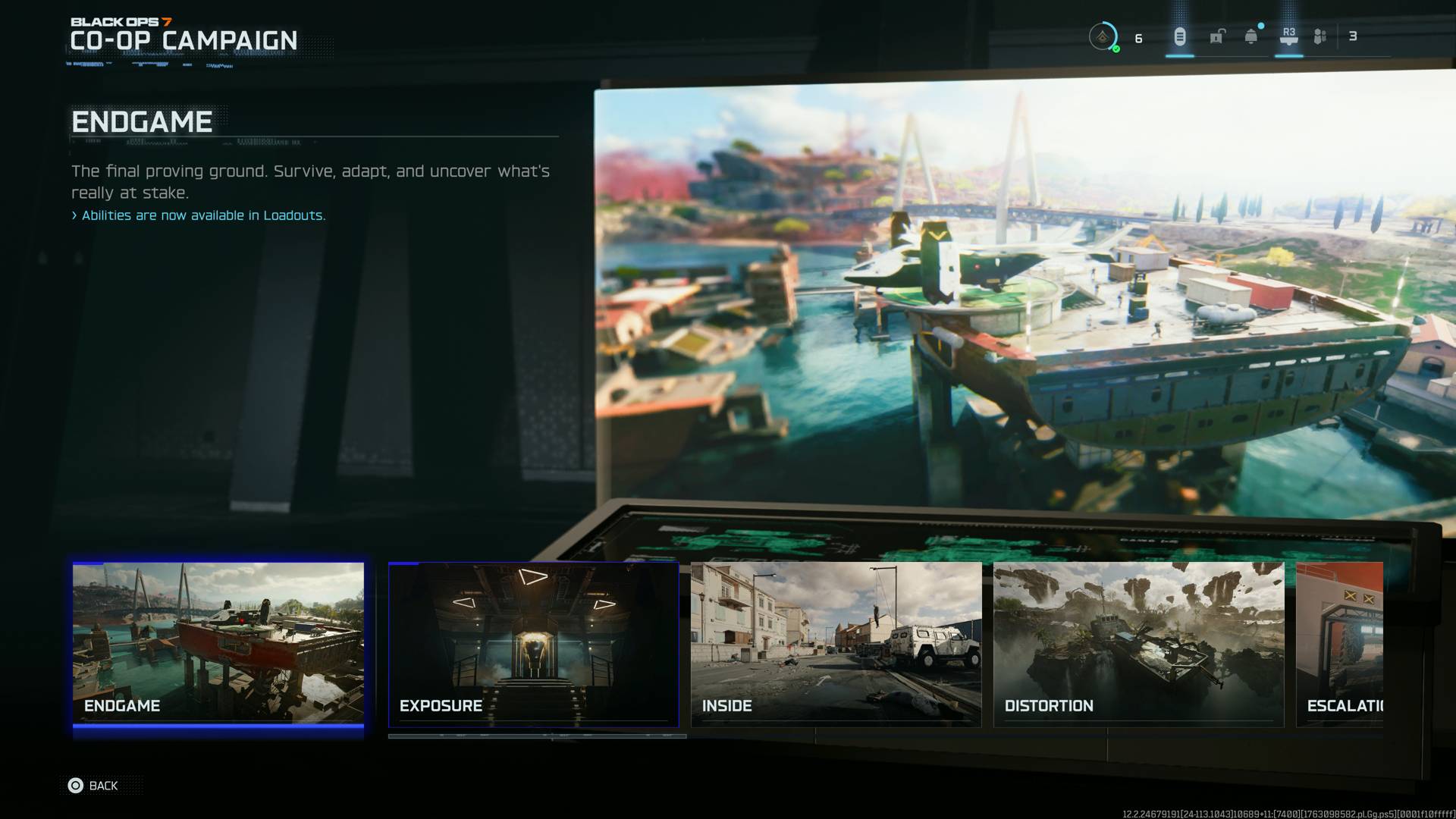Click the party members icon

pos(1319,35)
